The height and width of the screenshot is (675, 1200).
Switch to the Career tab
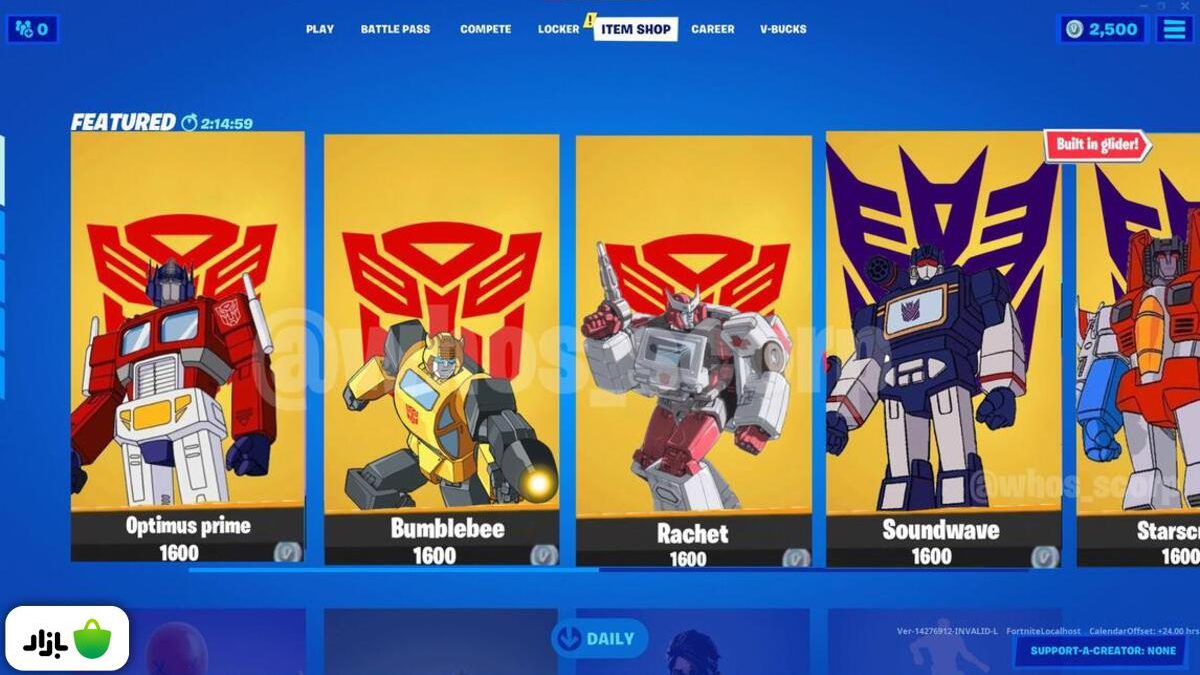tap(713, 29)
